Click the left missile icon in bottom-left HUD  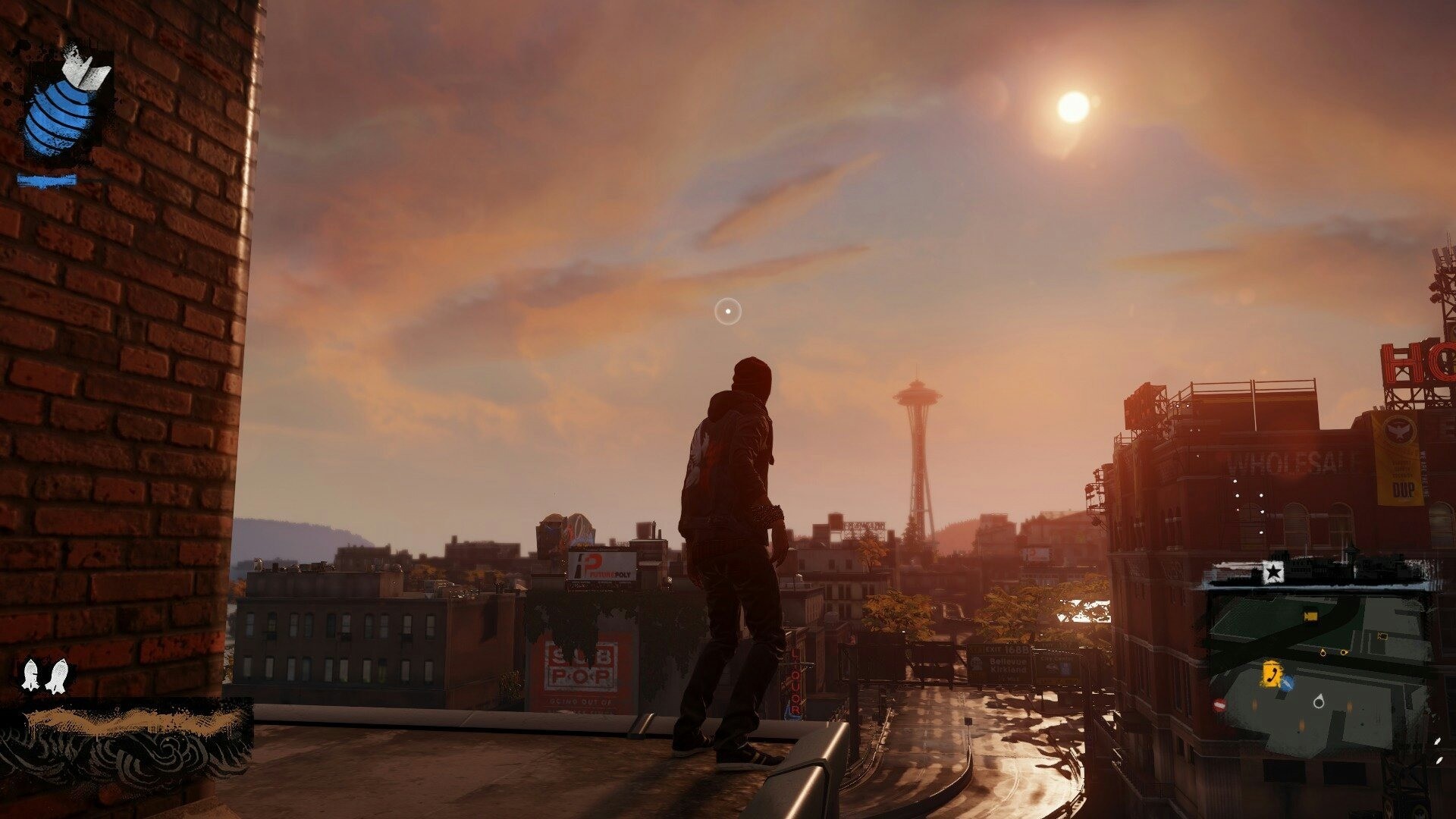(x=30, y=674)
